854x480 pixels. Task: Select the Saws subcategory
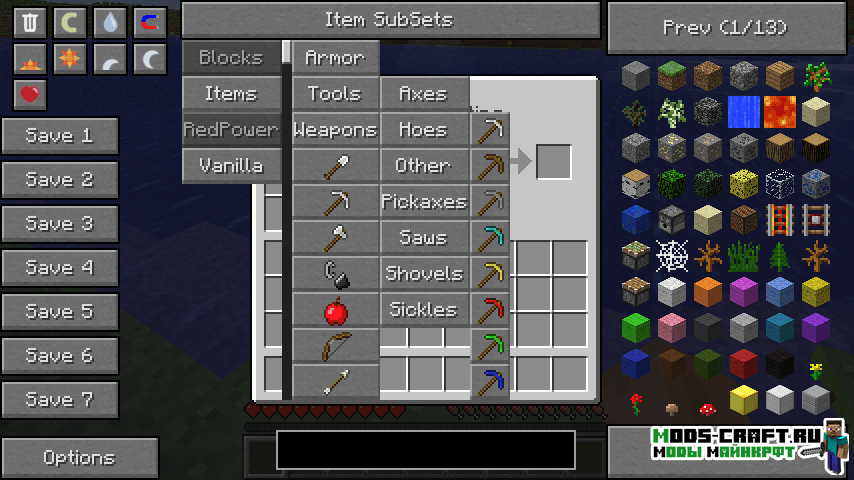click(424, 238)
